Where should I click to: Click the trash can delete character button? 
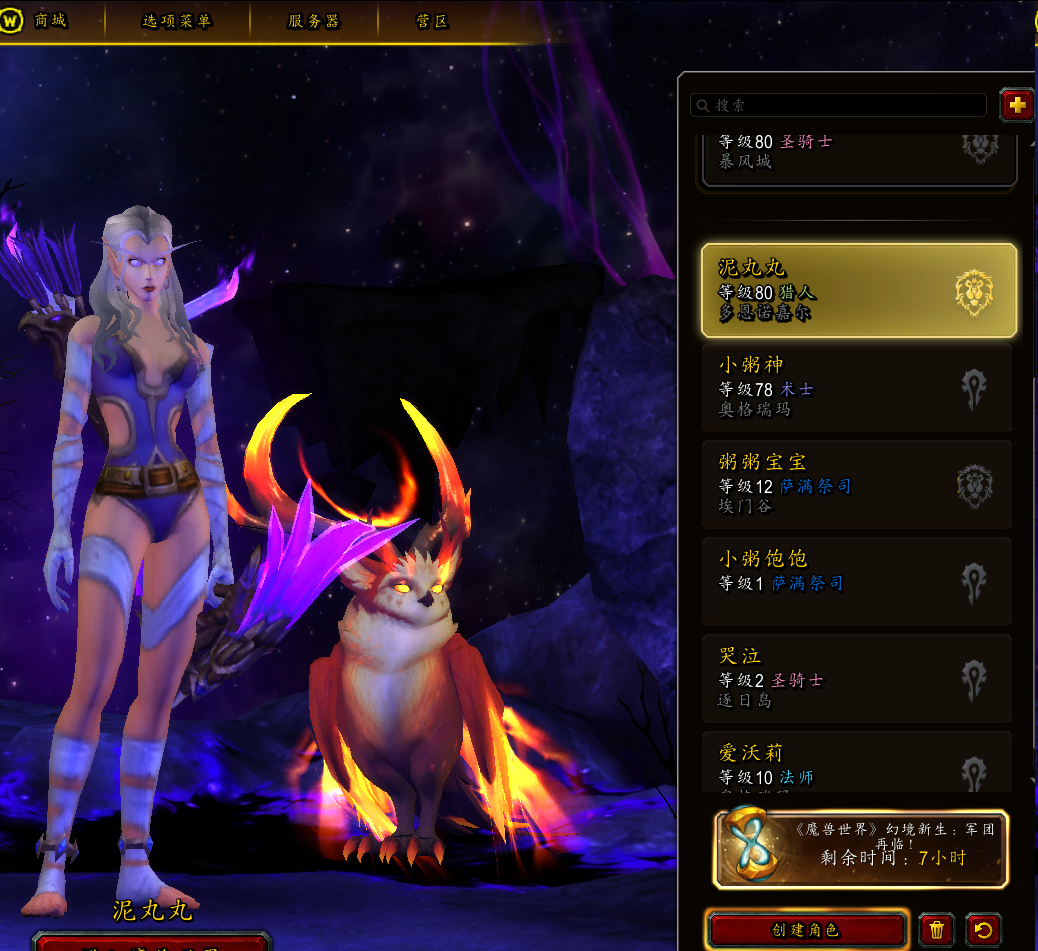[936, 930]
